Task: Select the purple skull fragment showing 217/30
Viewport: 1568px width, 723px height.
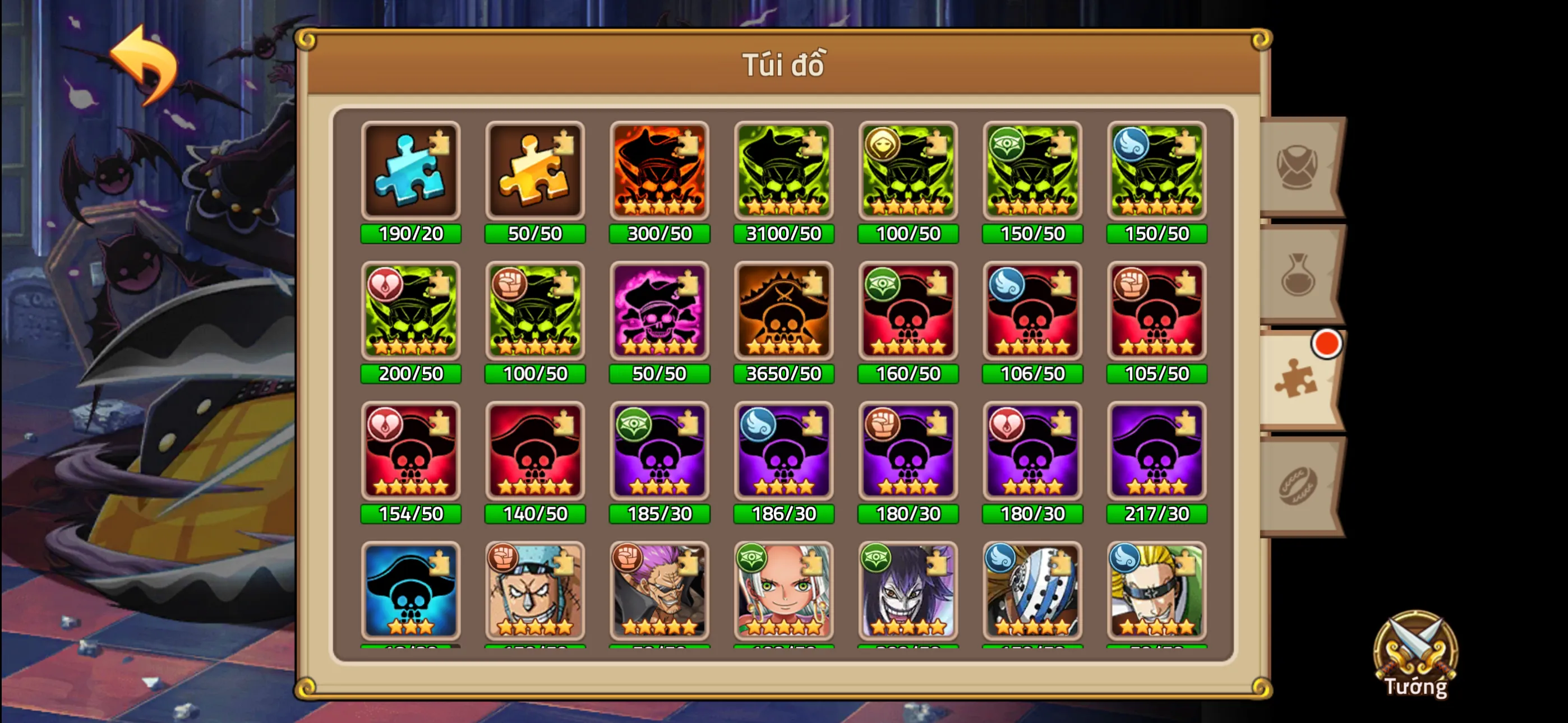Action: [1156, 453]
